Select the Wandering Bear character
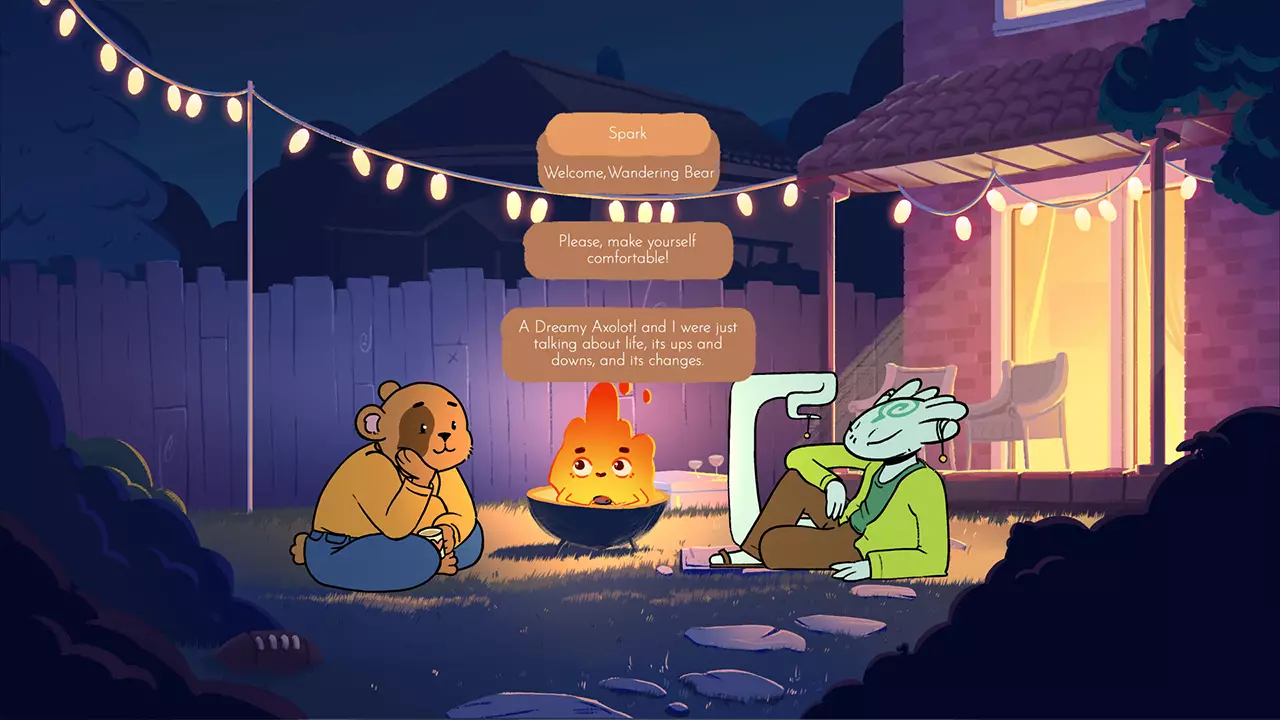This screenshot has height=720, width=1280. 400,480
